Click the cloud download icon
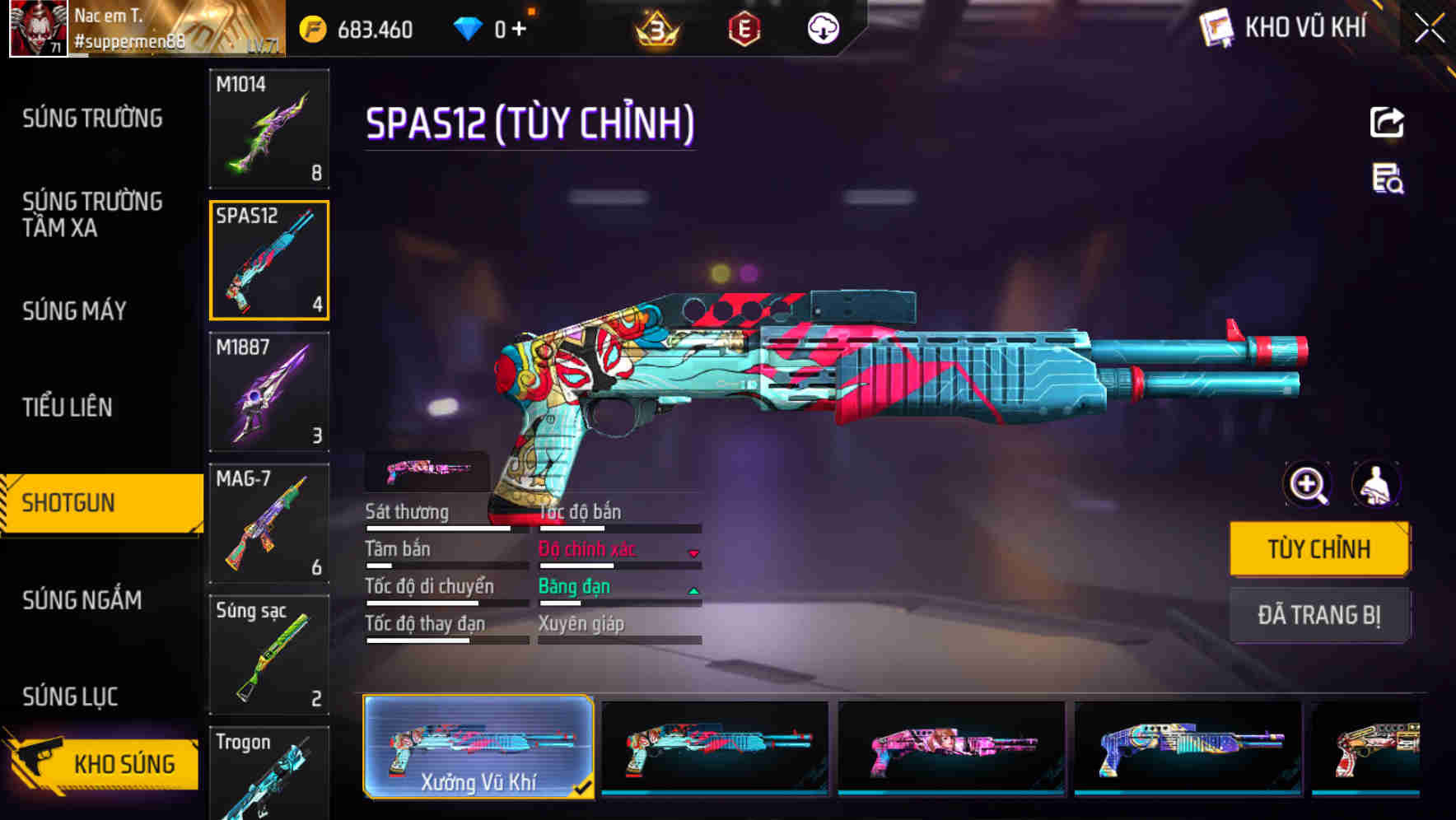This screenshot has width=1456, height=820. click(x=823, y=30)
